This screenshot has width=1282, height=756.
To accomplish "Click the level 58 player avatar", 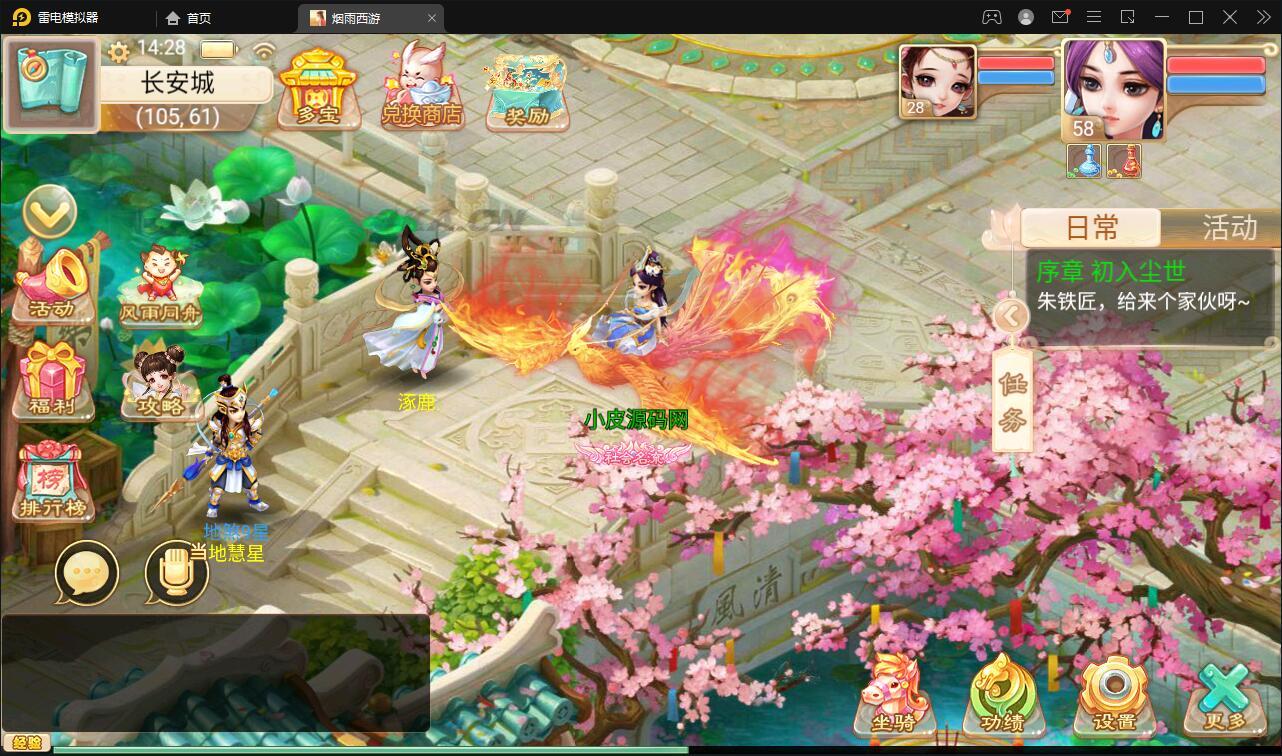I will tap(1113, 90).
